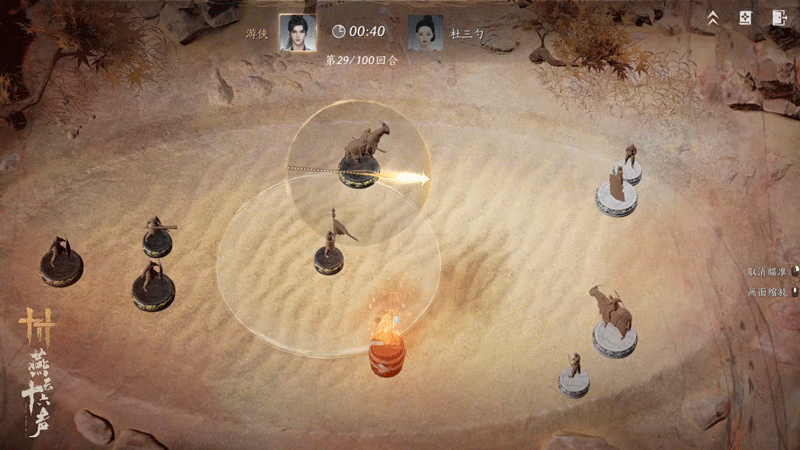Open the scroll rules icon
This screenshot has width=800, height=450.
(744, 17)
